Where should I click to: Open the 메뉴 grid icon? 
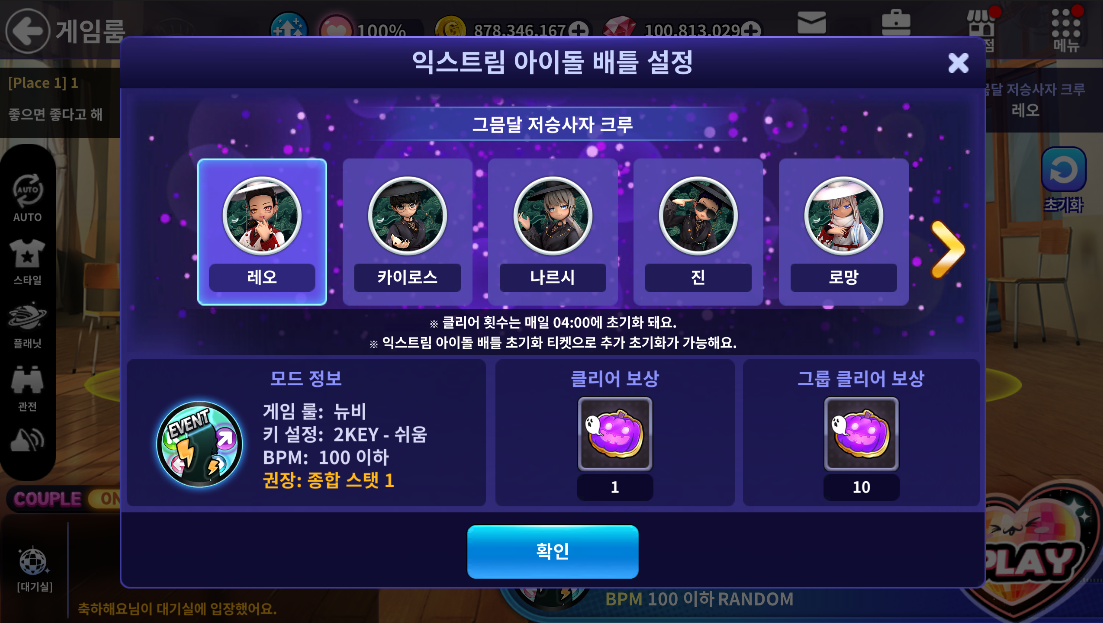[x=1066, y=24]
